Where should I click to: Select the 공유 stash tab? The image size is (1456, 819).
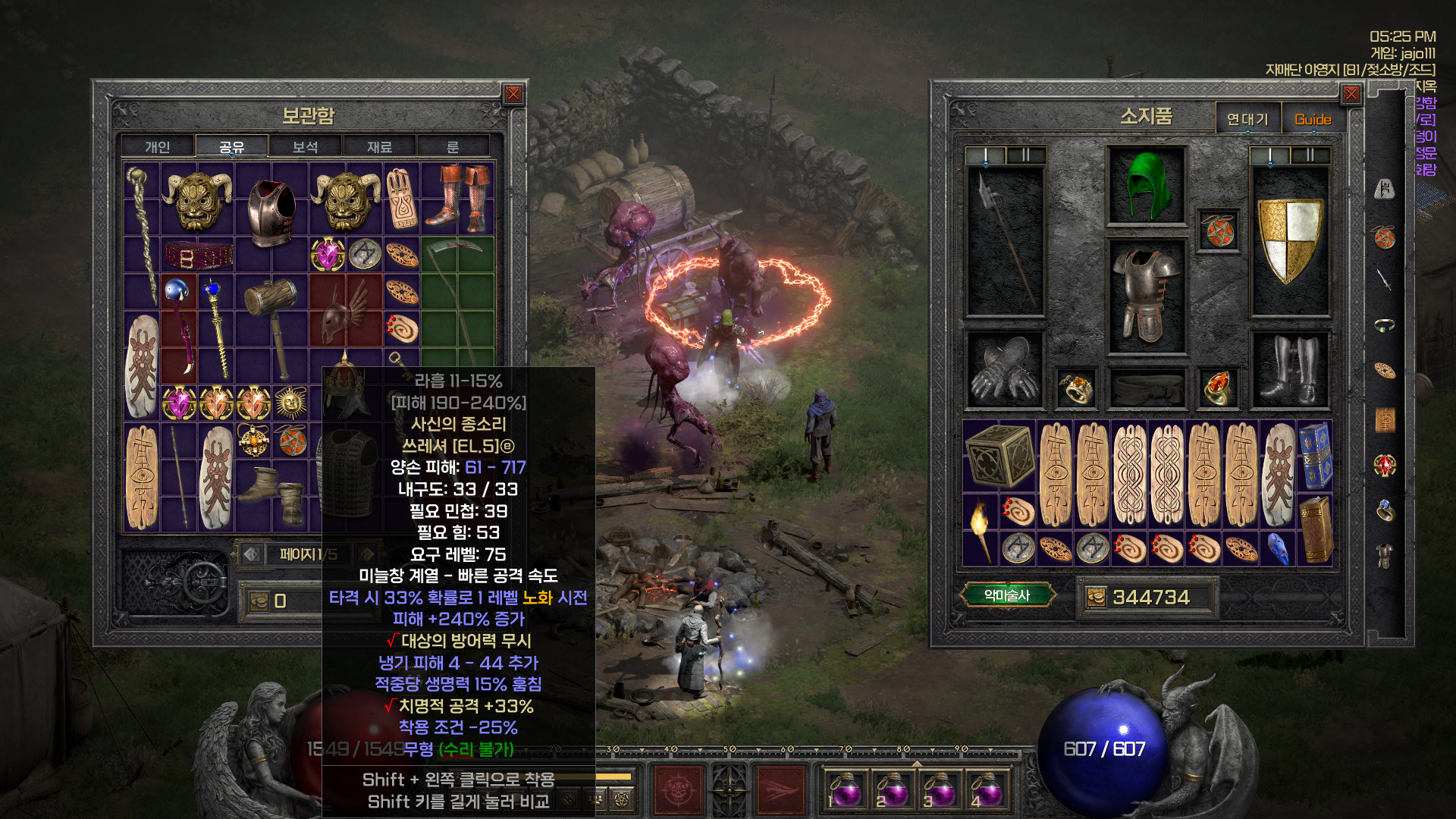(231, 146)
